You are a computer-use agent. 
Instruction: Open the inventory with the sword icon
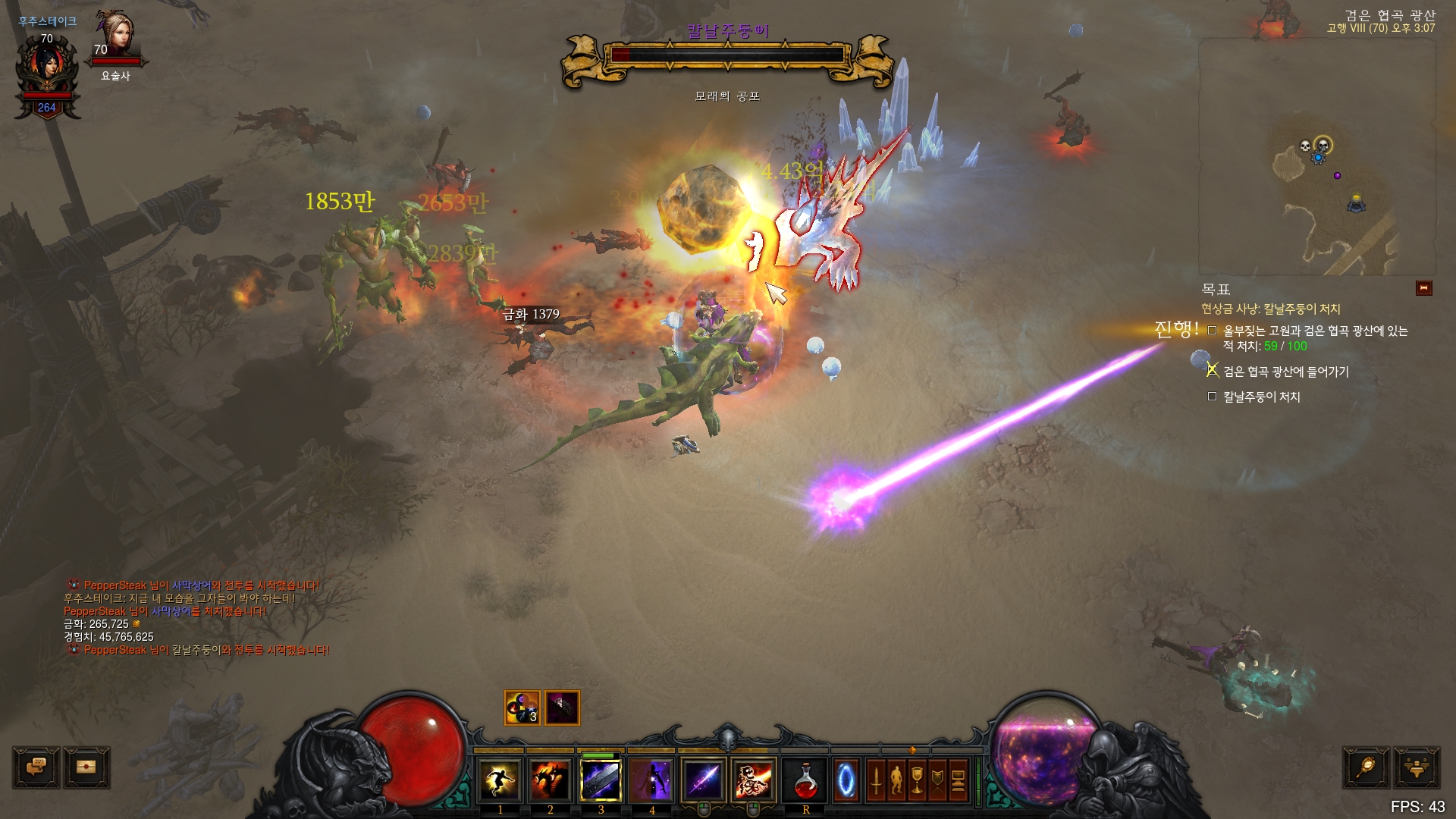tap(876, 781)
